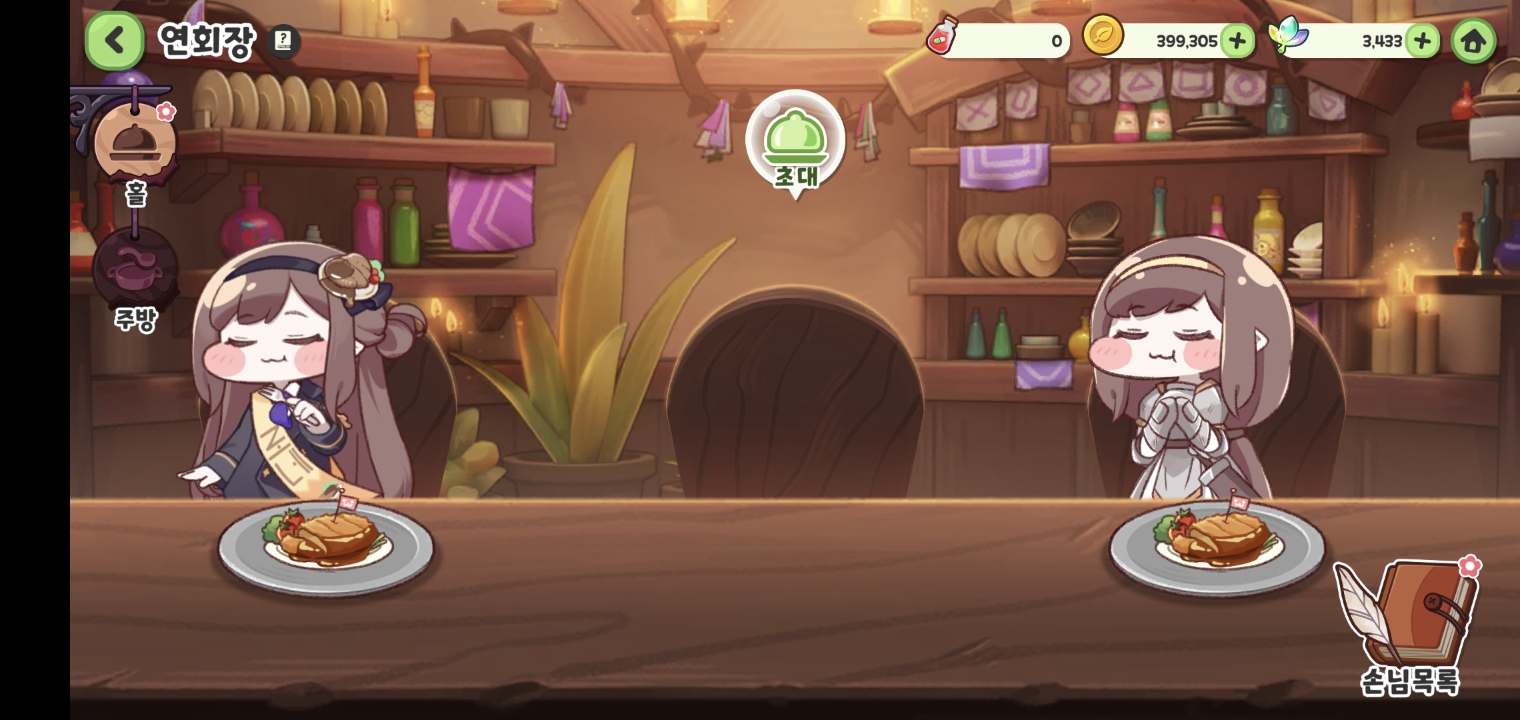
Task: Tap the 초대 (invite) bubble
Action: [x=795, y=143]
